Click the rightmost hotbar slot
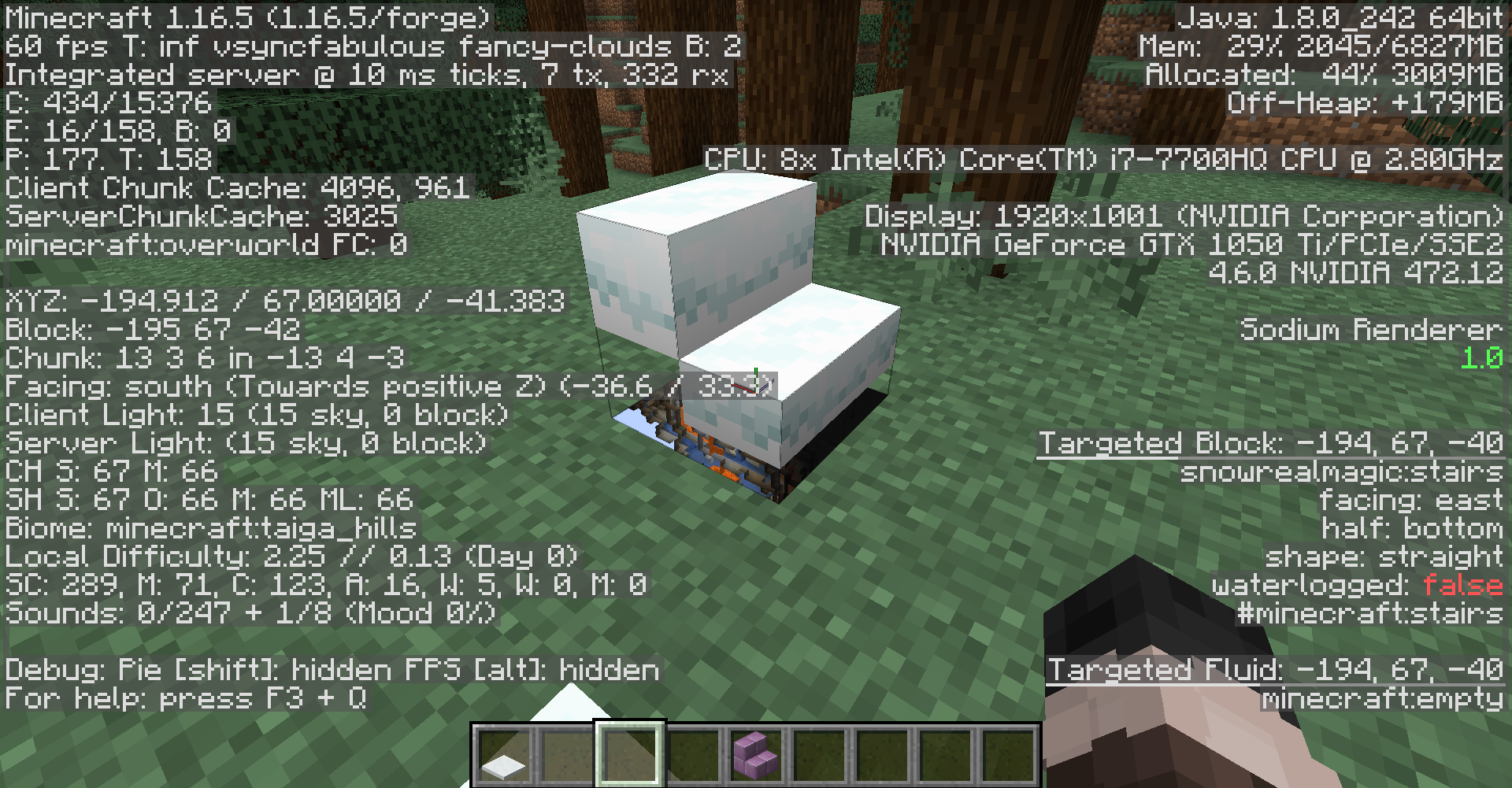The image size is (1512, 788). (x=1010, y=760)
